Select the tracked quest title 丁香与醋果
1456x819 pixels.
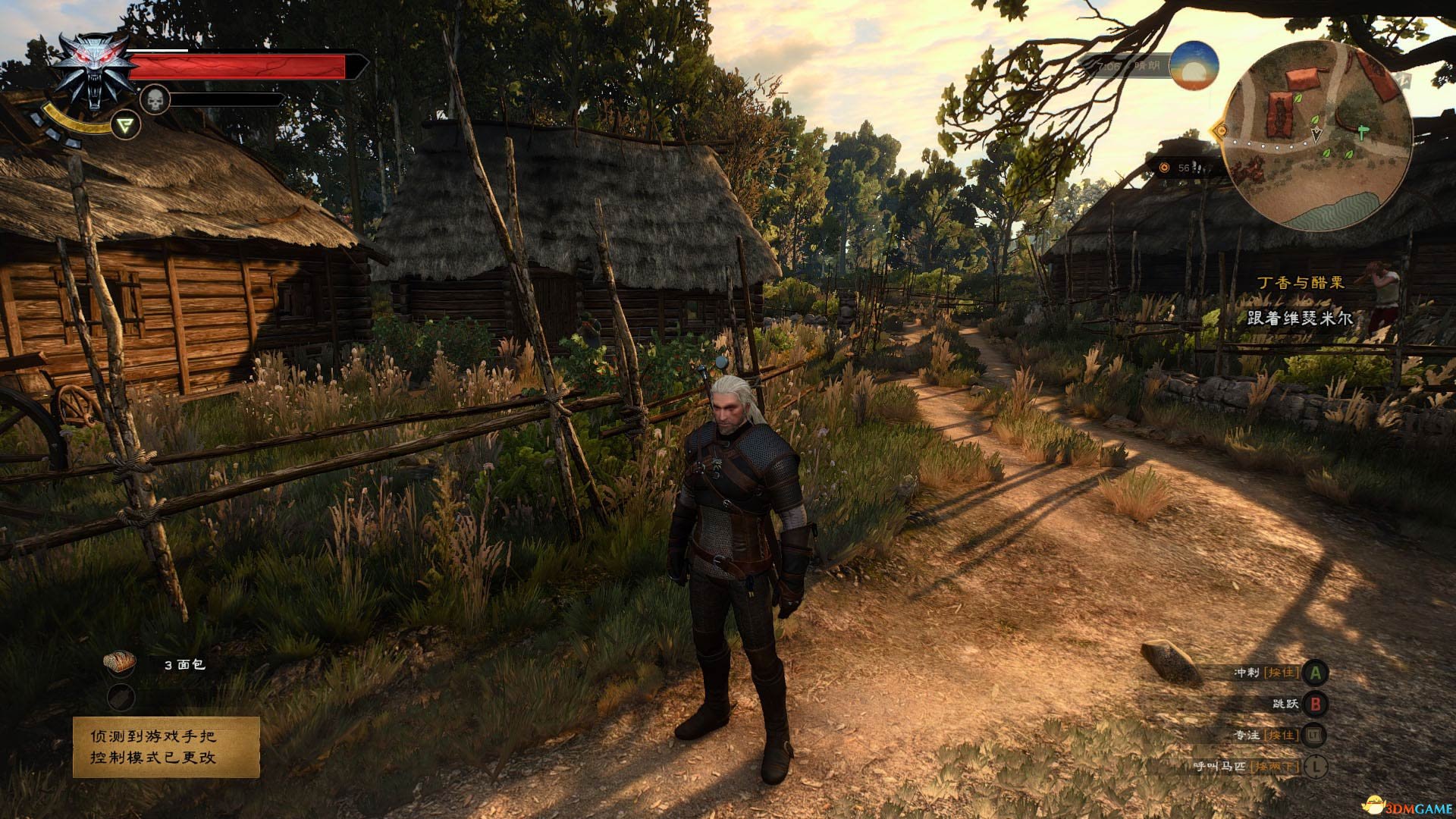point(1300,283)
